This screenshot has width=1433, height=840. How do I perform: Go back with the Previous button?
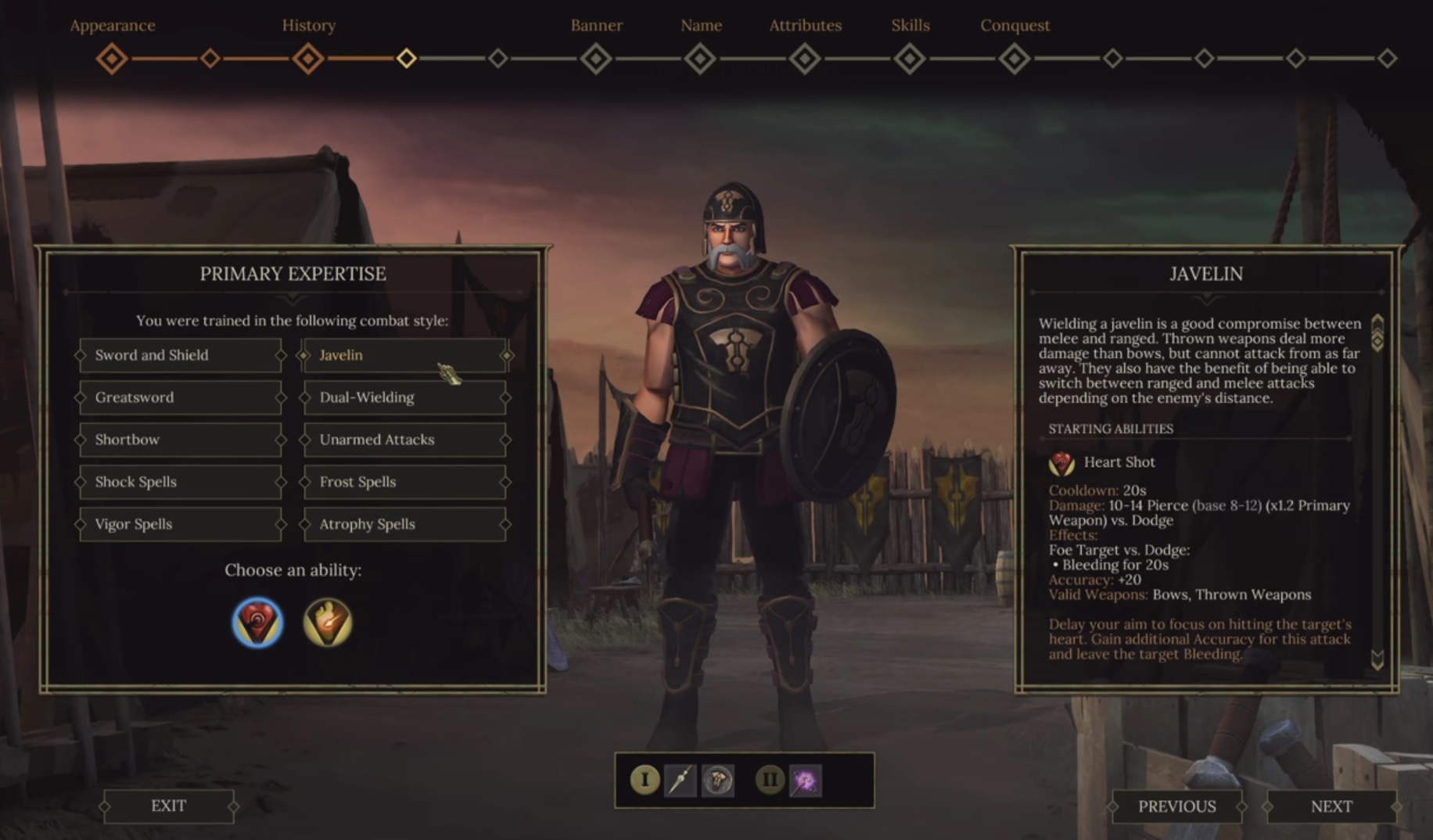click(1176, 806)
